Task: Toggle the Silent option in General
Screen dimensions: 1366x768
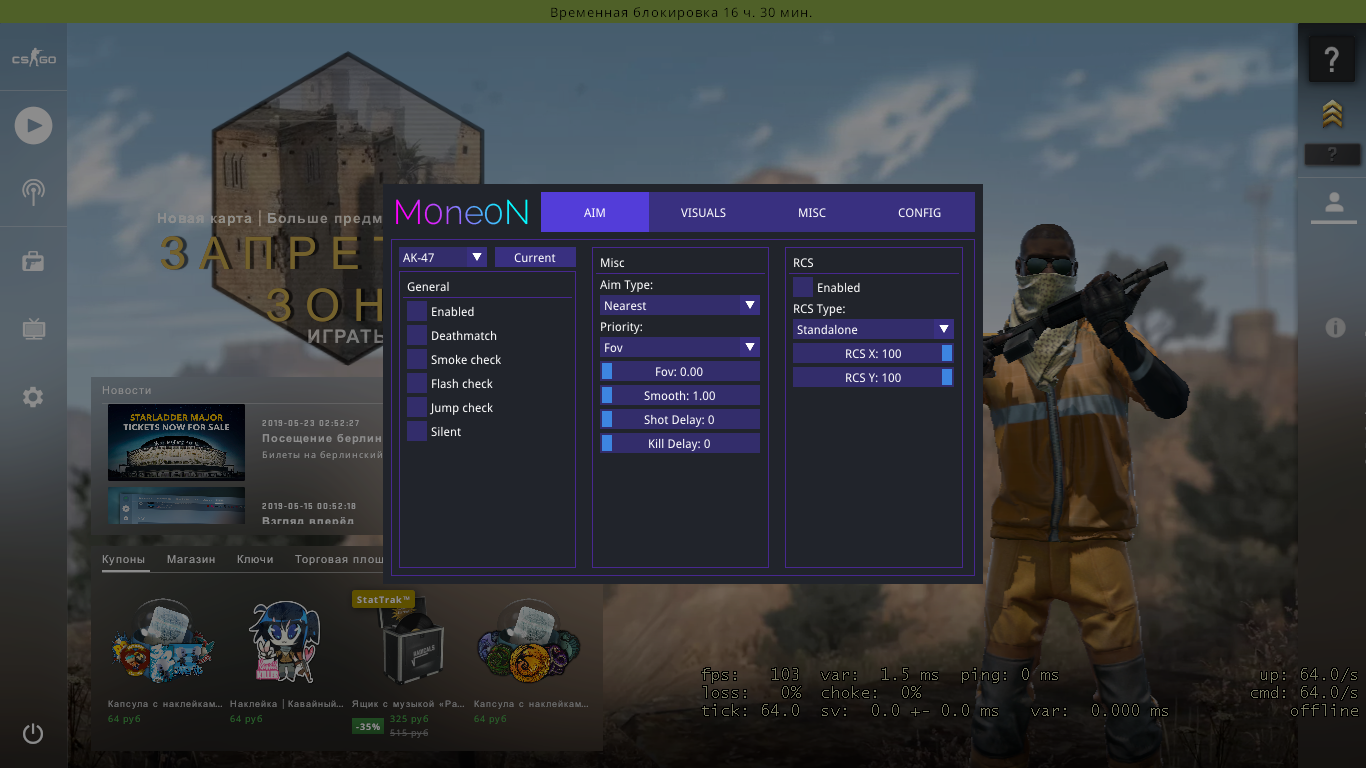Action: (416, 431)
